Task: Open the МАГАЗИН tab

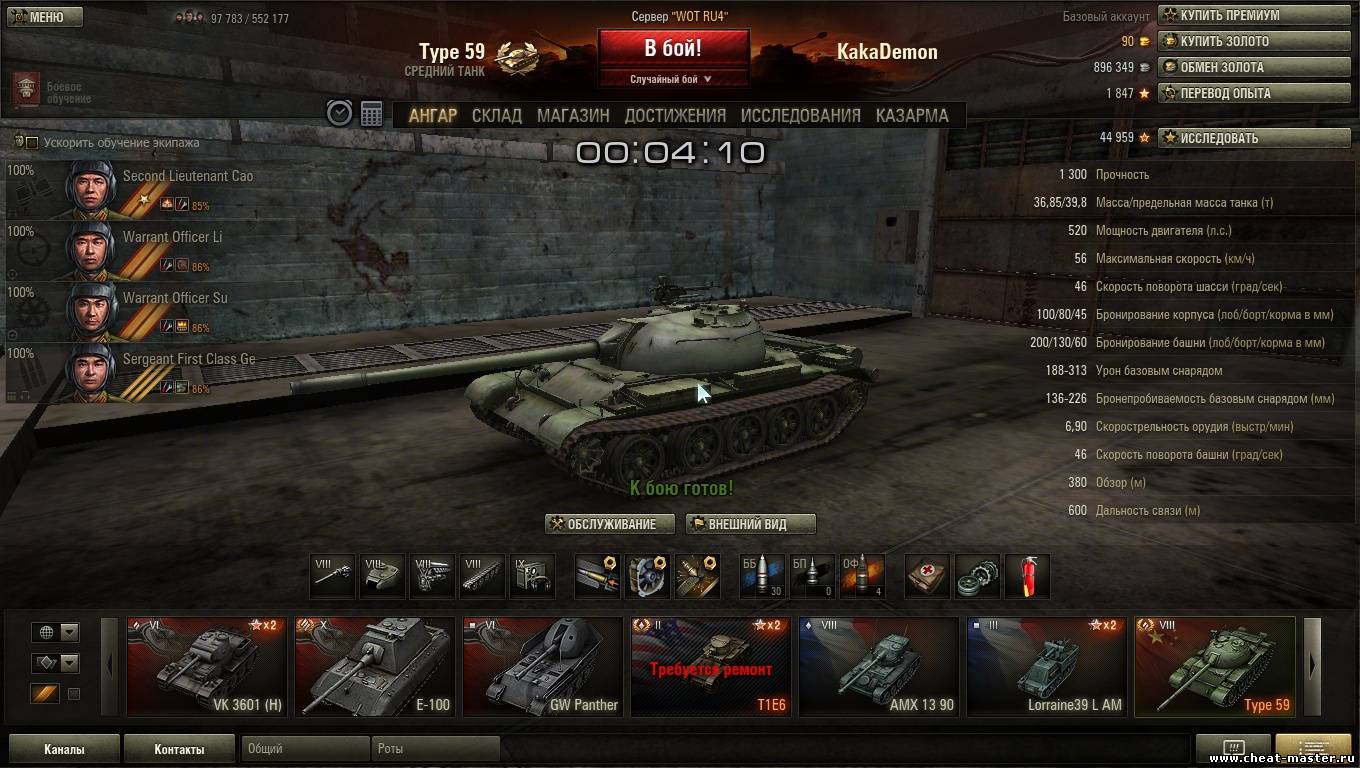Action: click(x=573, y=115)
